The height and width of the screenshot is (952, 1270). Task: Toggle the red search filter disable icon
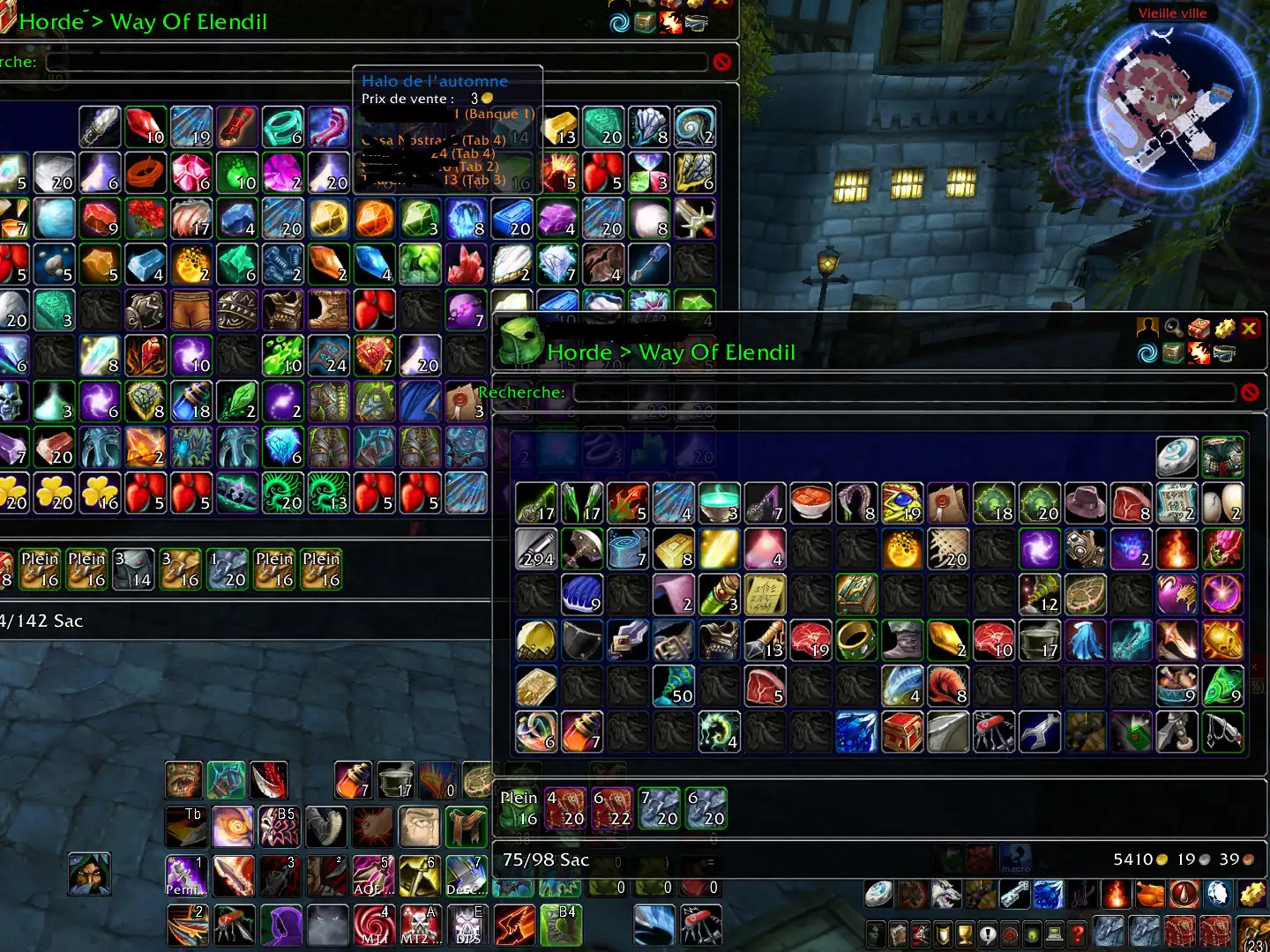point(1251,391)
